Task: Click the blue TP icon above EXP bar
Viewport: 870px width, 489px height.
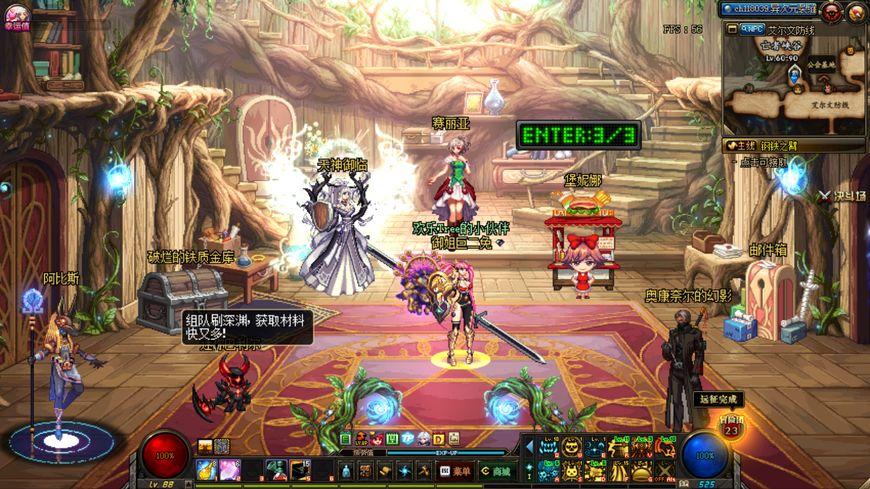Action: 408,439
